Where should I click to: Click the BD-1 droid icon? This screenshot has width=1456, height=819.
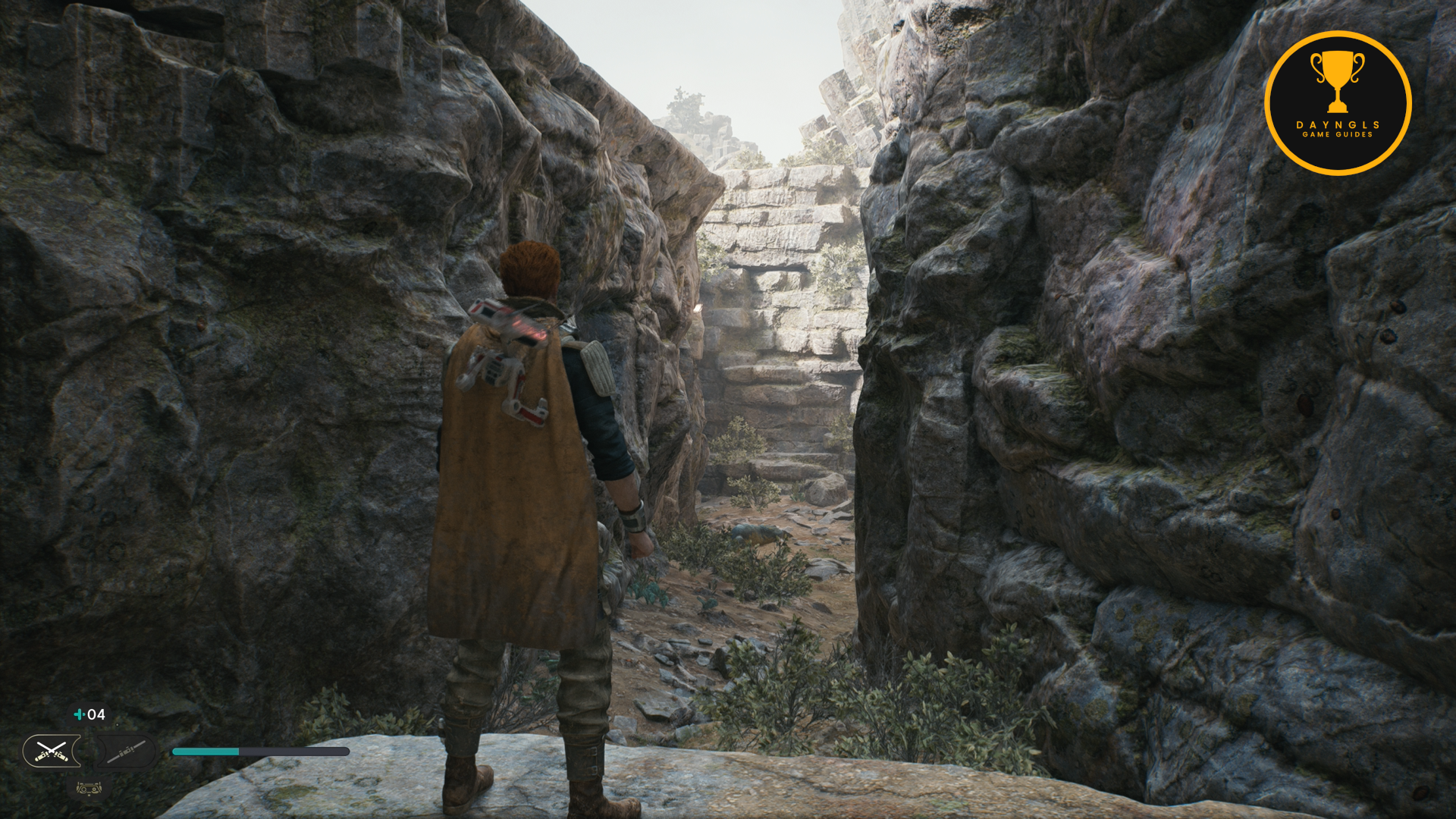click(89, 788)
